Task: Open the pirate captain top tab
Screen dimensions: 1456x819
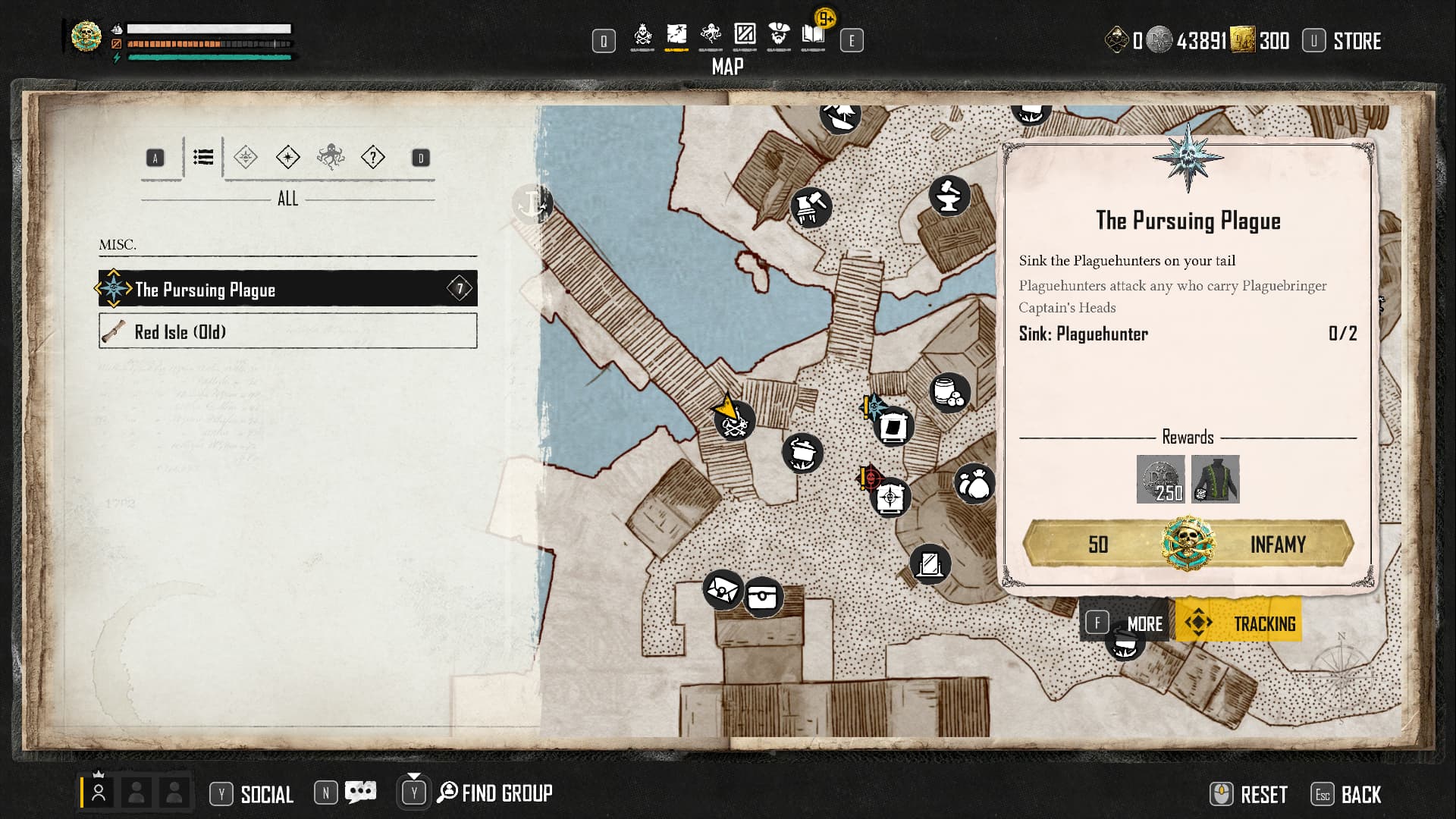Action: point(779,35)
